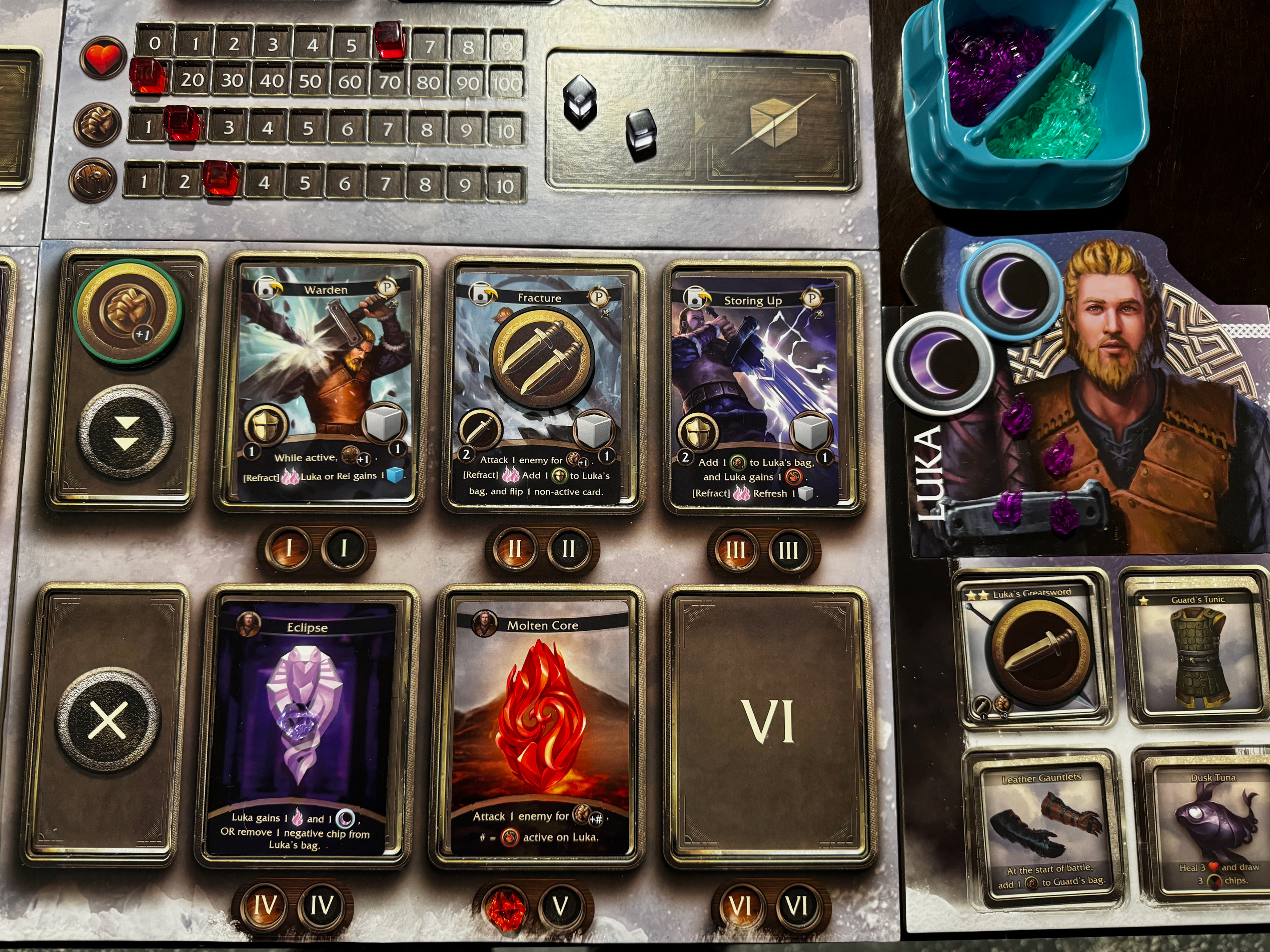Select the Warden skill card
Image resolution: width=1270 pixels, height=952 pixels.
(x=323, y=384)
